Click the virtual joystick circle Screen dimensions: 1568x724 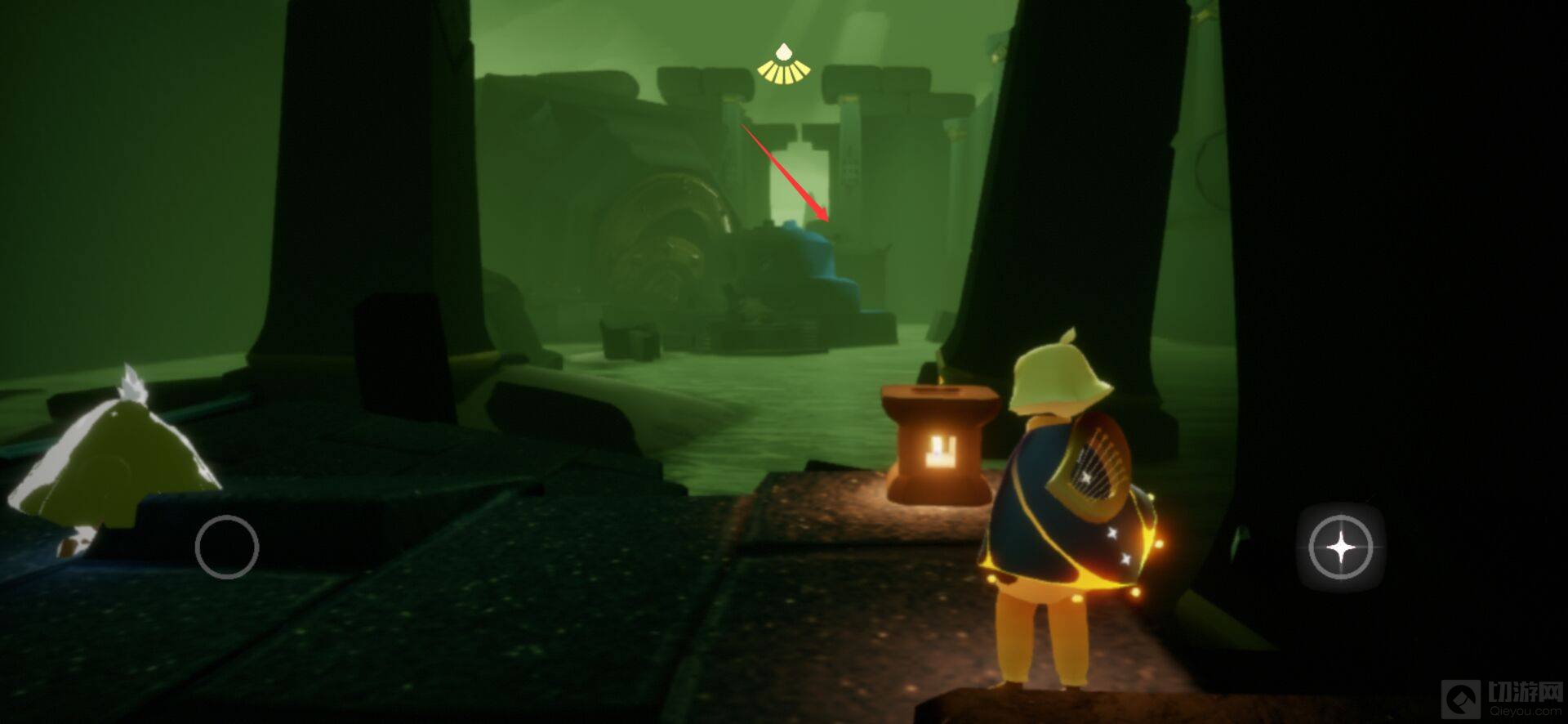pos(227,547)
